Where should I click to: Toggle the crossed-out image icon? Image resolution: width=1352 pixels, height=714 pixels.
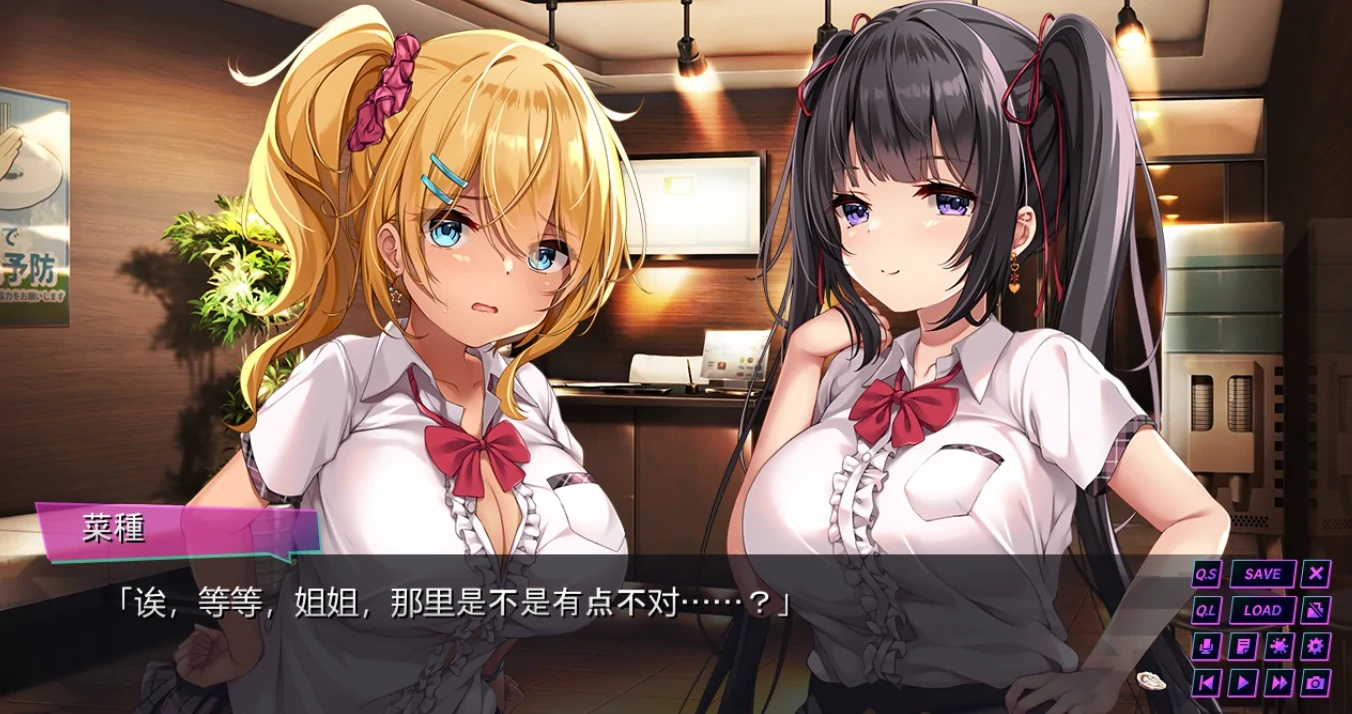(x=1317, y=610)
